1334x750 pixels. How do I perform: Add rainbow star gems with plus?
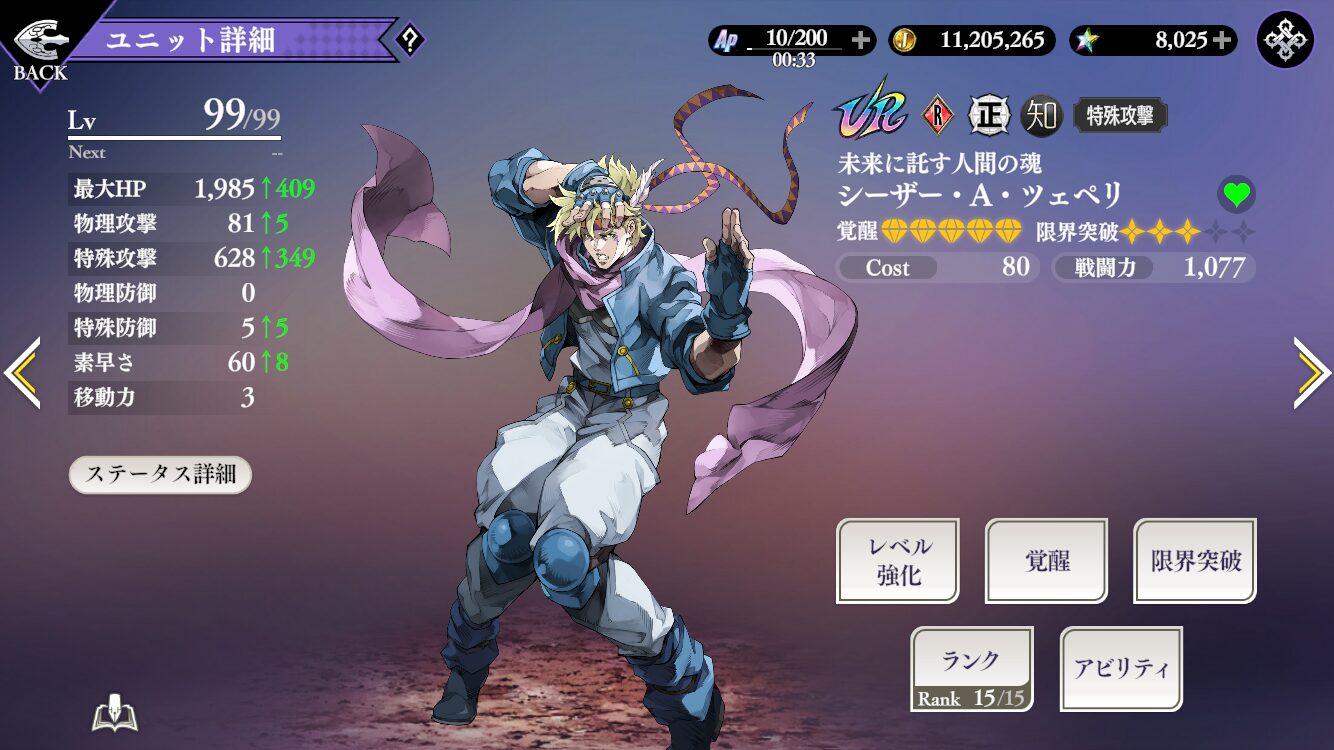1222,40
